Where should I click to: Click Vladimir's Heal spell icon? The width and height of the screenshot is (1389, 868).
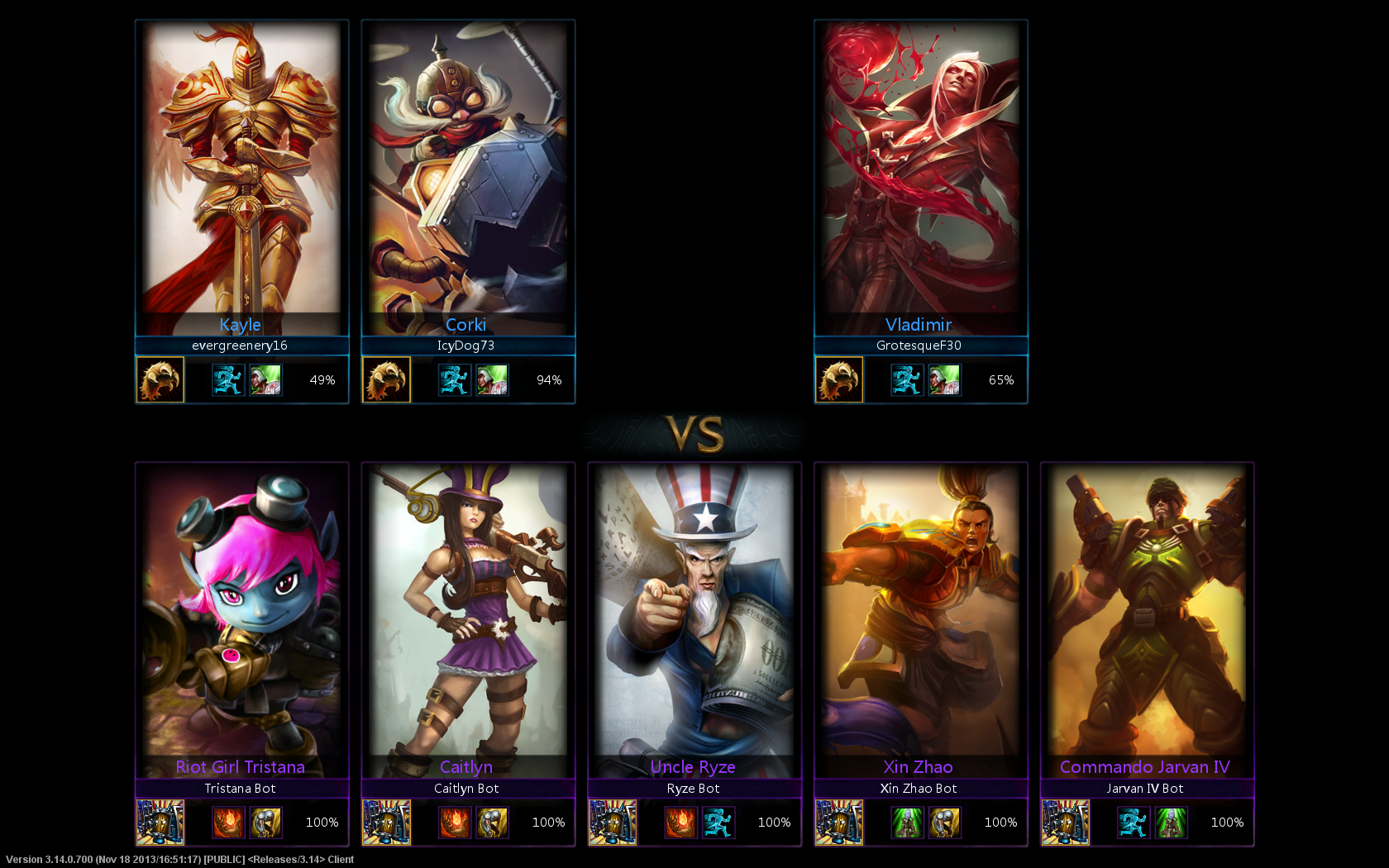(x=945, y=379)
